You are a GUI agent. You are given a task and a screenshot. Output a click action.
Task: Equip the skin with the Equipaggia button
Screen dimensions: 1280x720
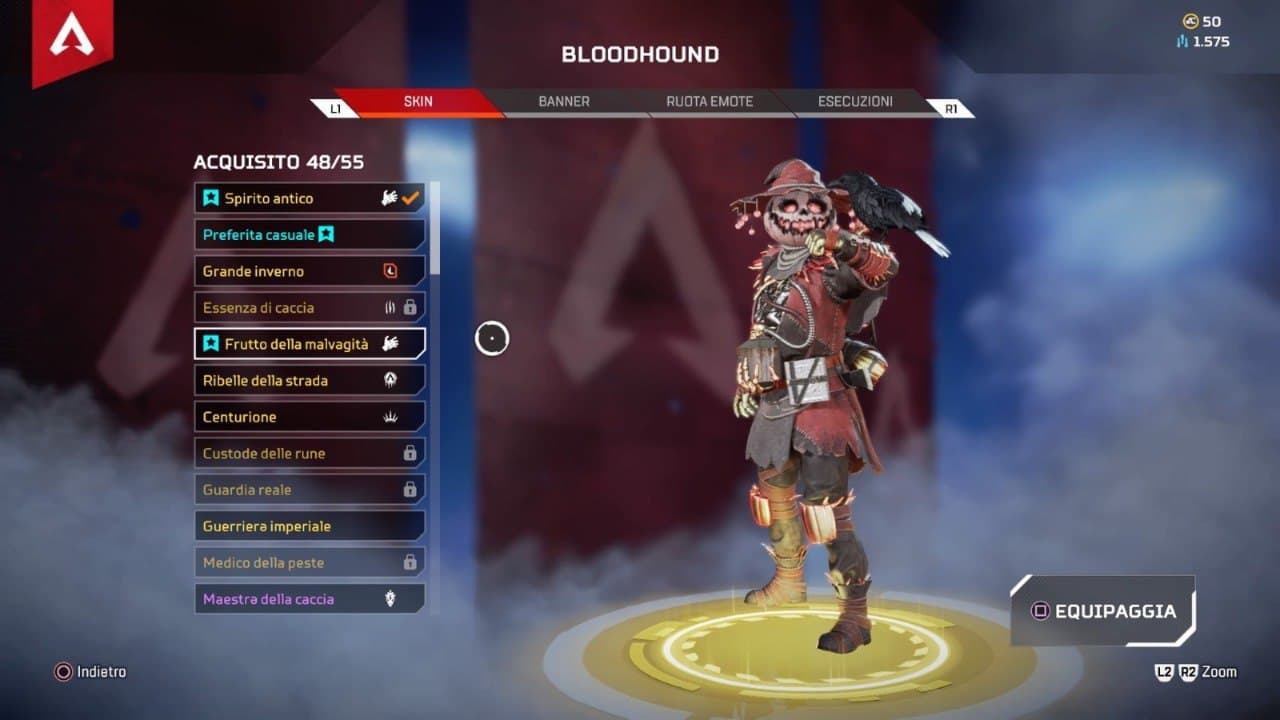[1103, 611]
